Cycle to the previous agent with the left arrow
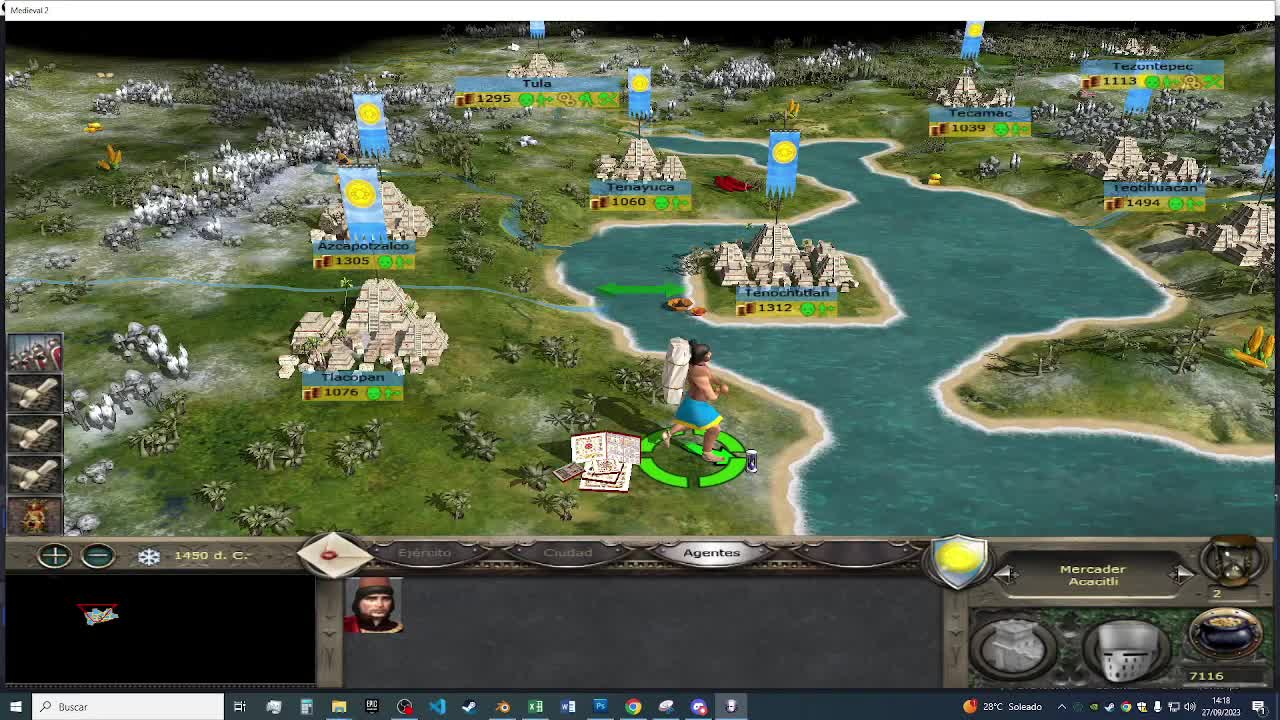 pos(1005,574)
